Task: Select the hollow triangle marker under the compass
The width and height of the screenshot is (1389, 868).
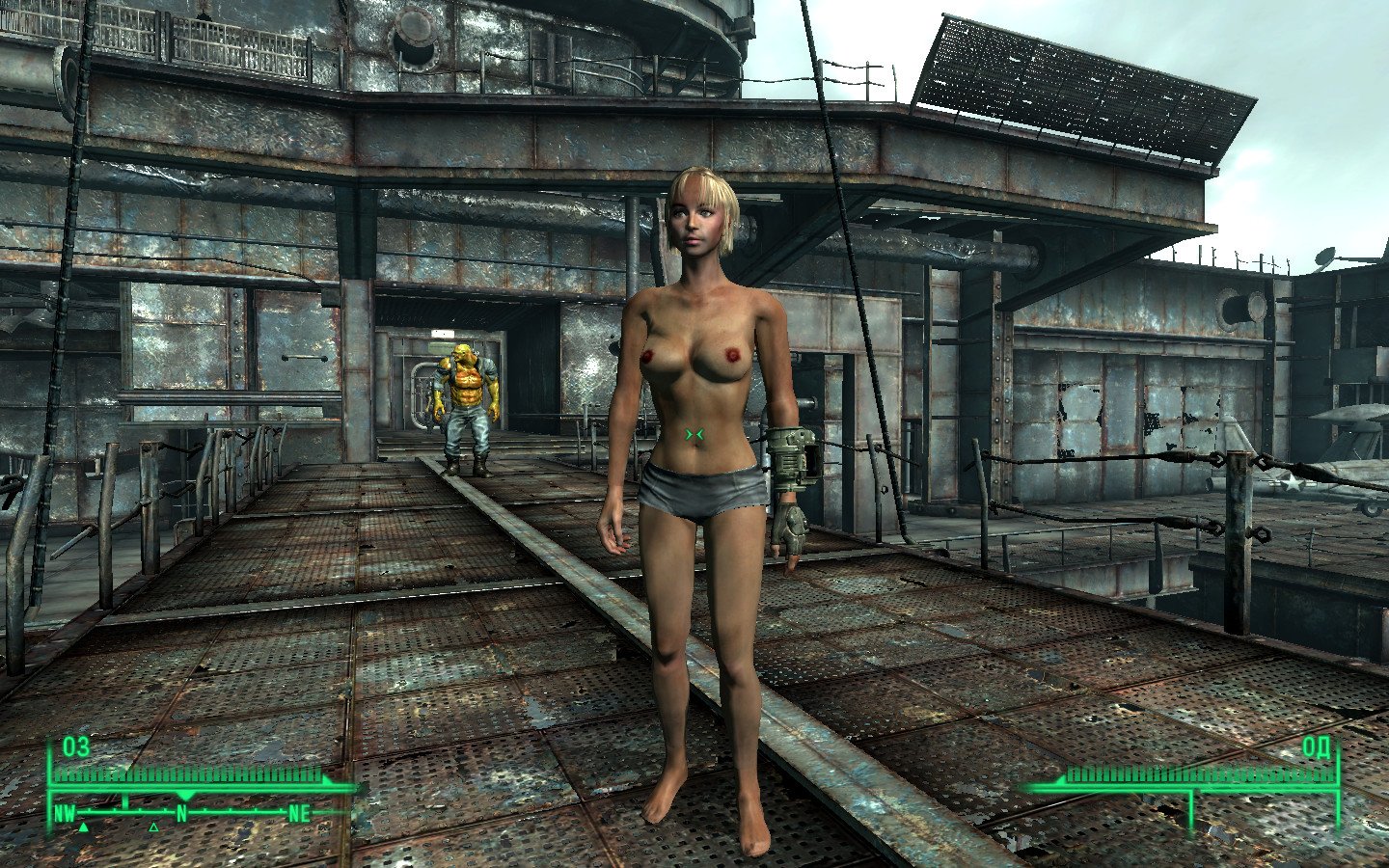Action: coord(153,827)
